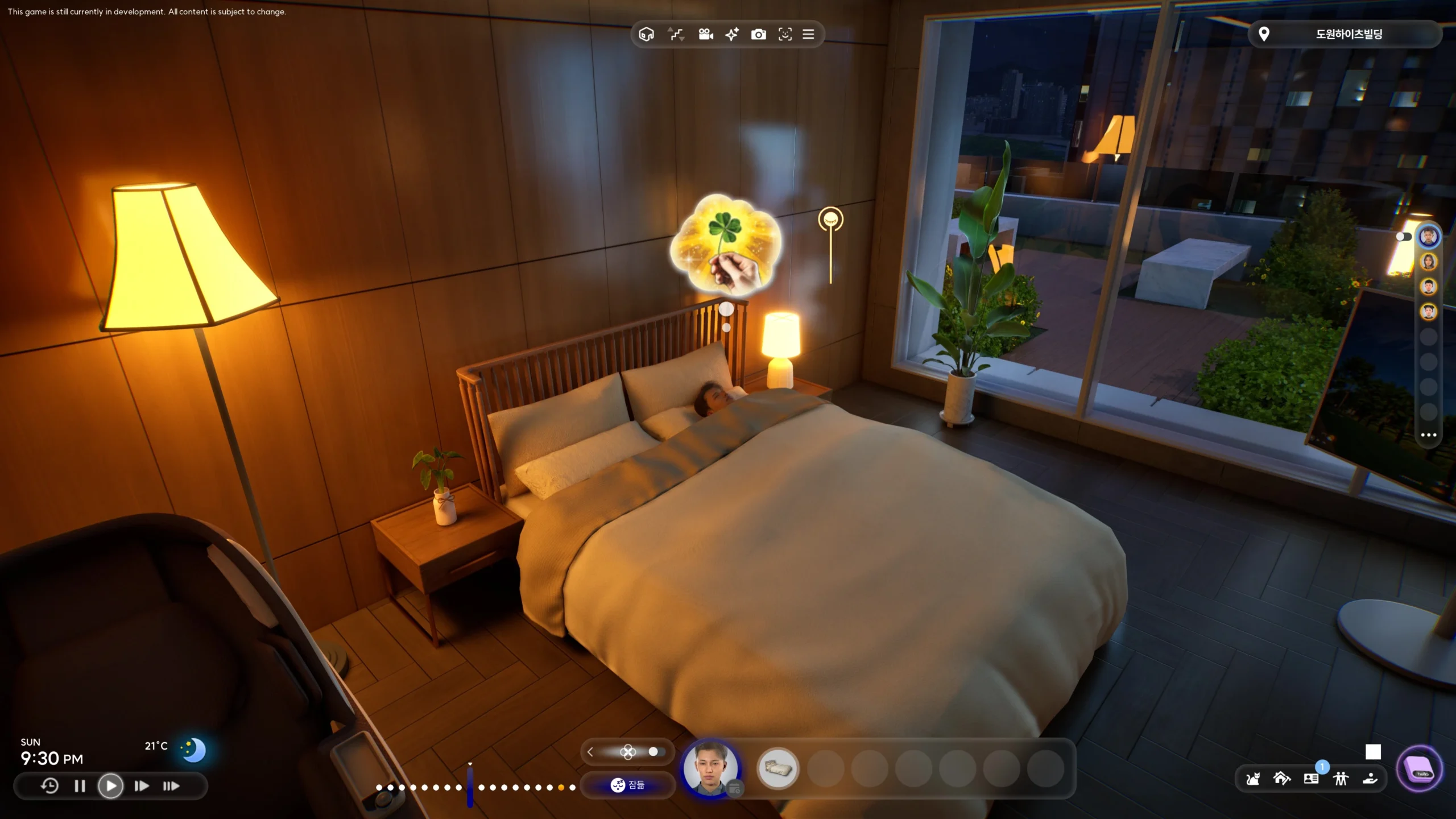Take a screenshot with the camera icon
1456x819 pixels.
point(759,34)
